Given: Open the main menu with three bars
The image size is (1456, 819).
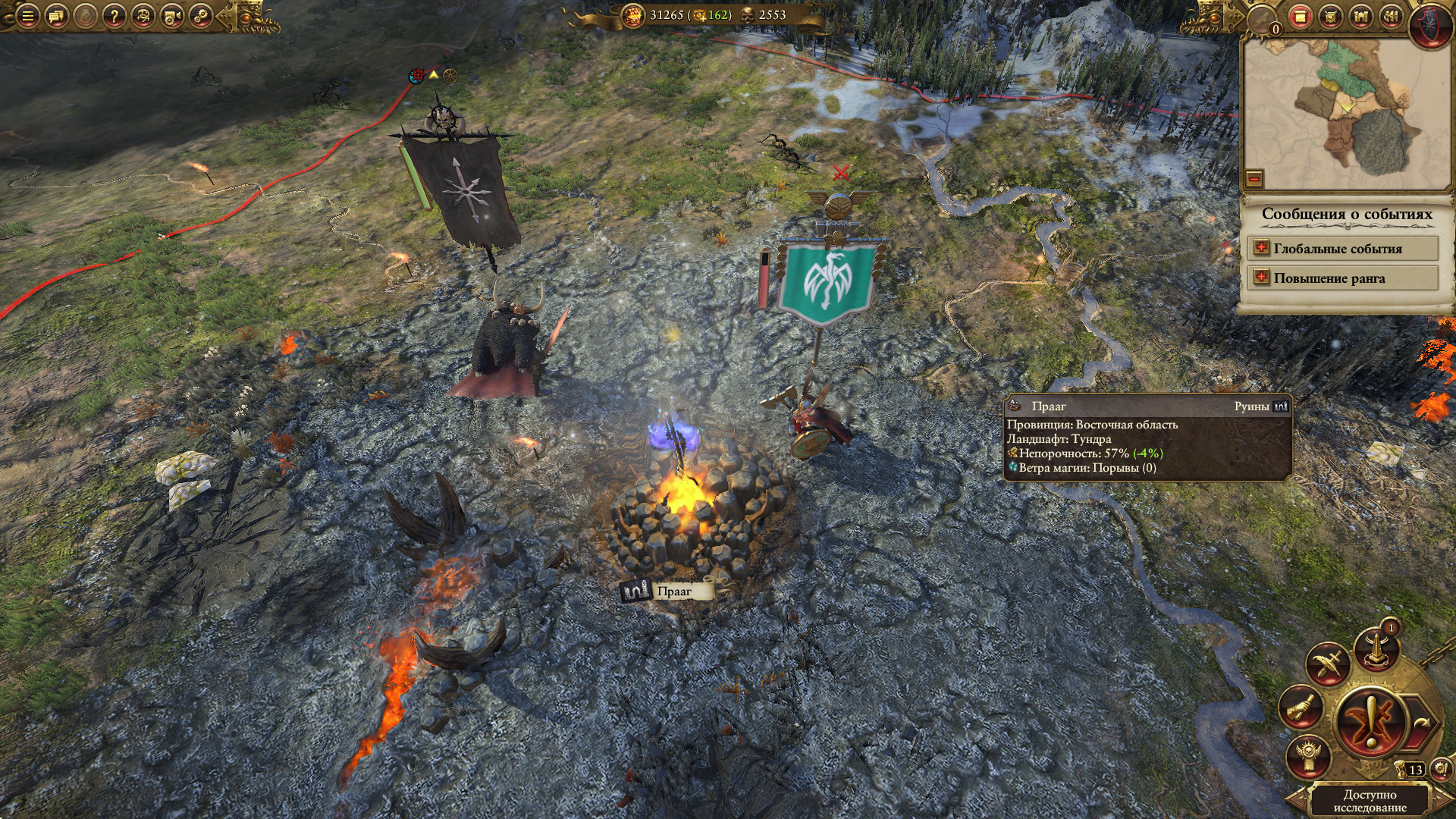Looking at the screenshot, I should 27,16.
